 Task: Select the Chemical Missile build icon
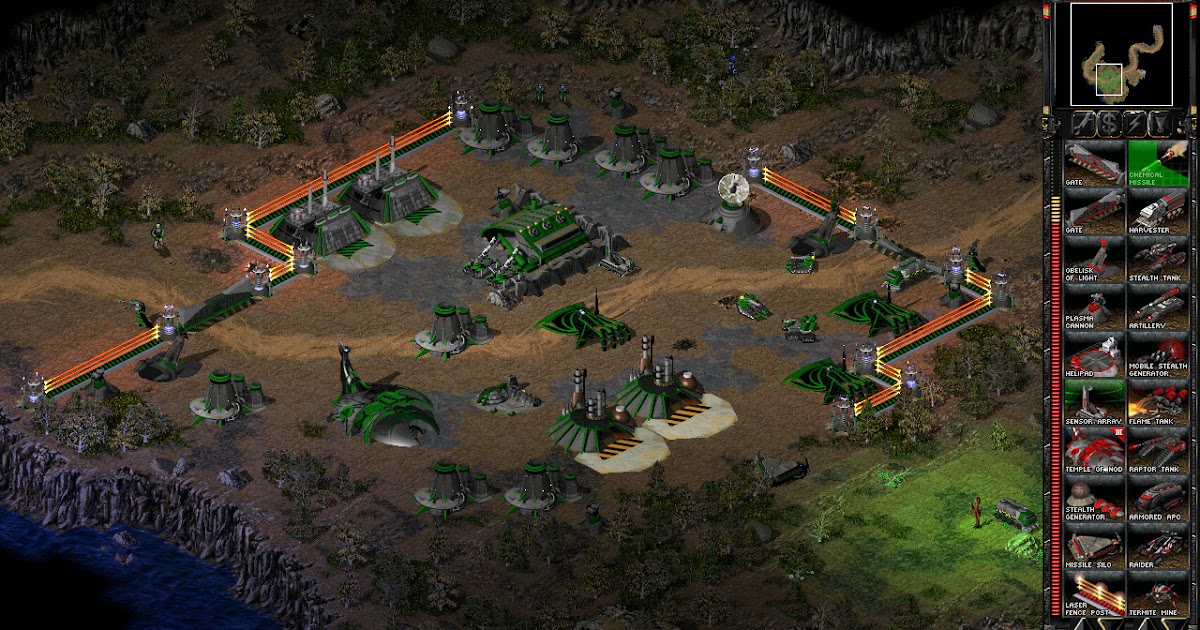pos(1158,163)
